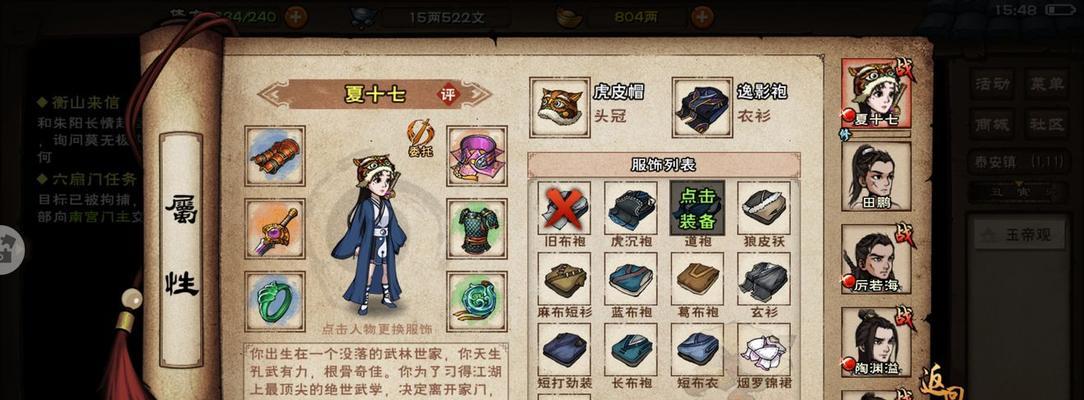Viewport: 1084px width, 400px height.
Task: Add silver with the plus beside 804两
Action: (x=703, y=16)
